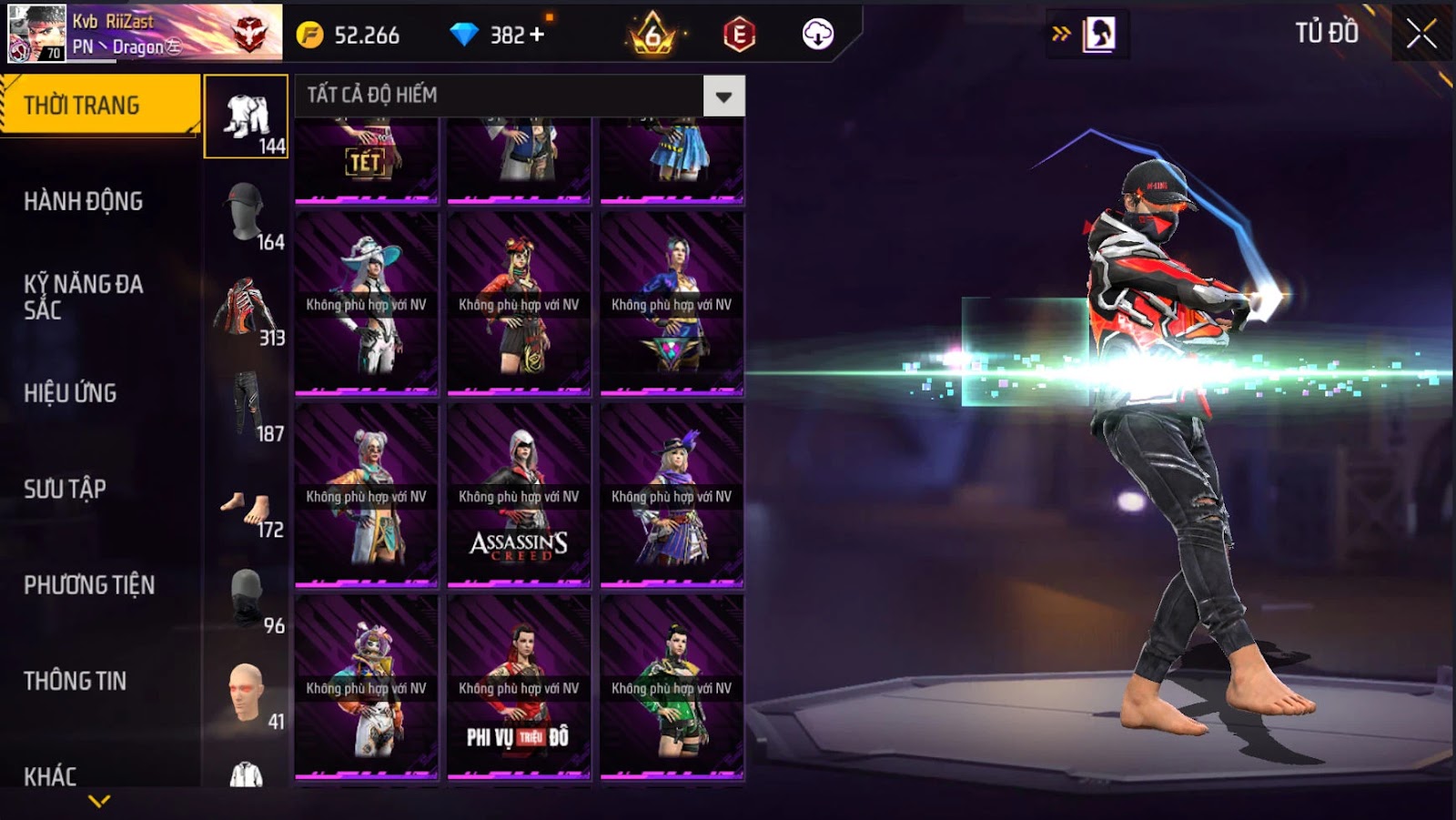1456x820 pixels.
Task: Show the Thông Tin tab
Action: click(x=75, y=681)
